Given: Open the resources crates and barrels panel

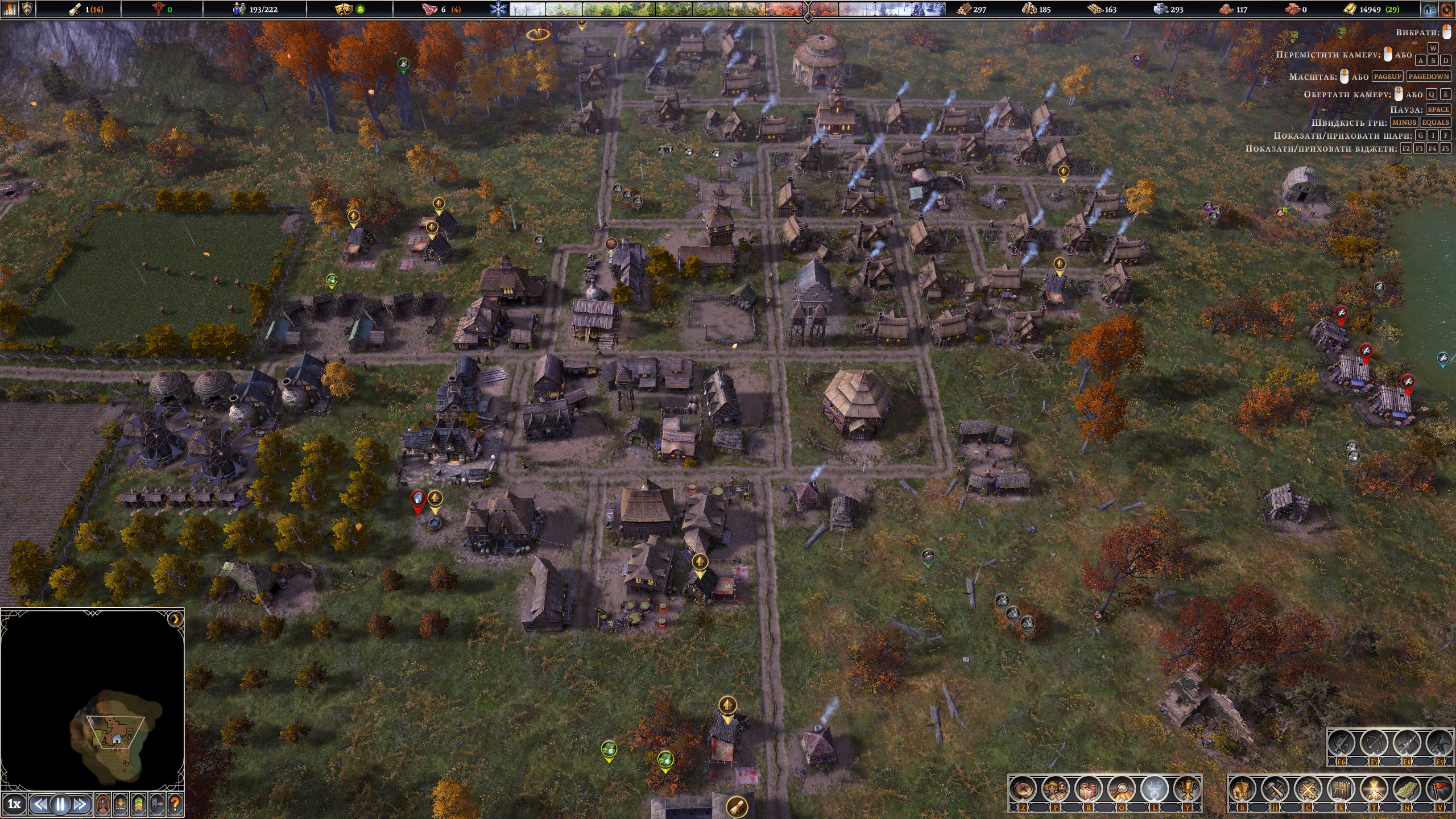Looking at the screenshot, I should pos(1089,789).
